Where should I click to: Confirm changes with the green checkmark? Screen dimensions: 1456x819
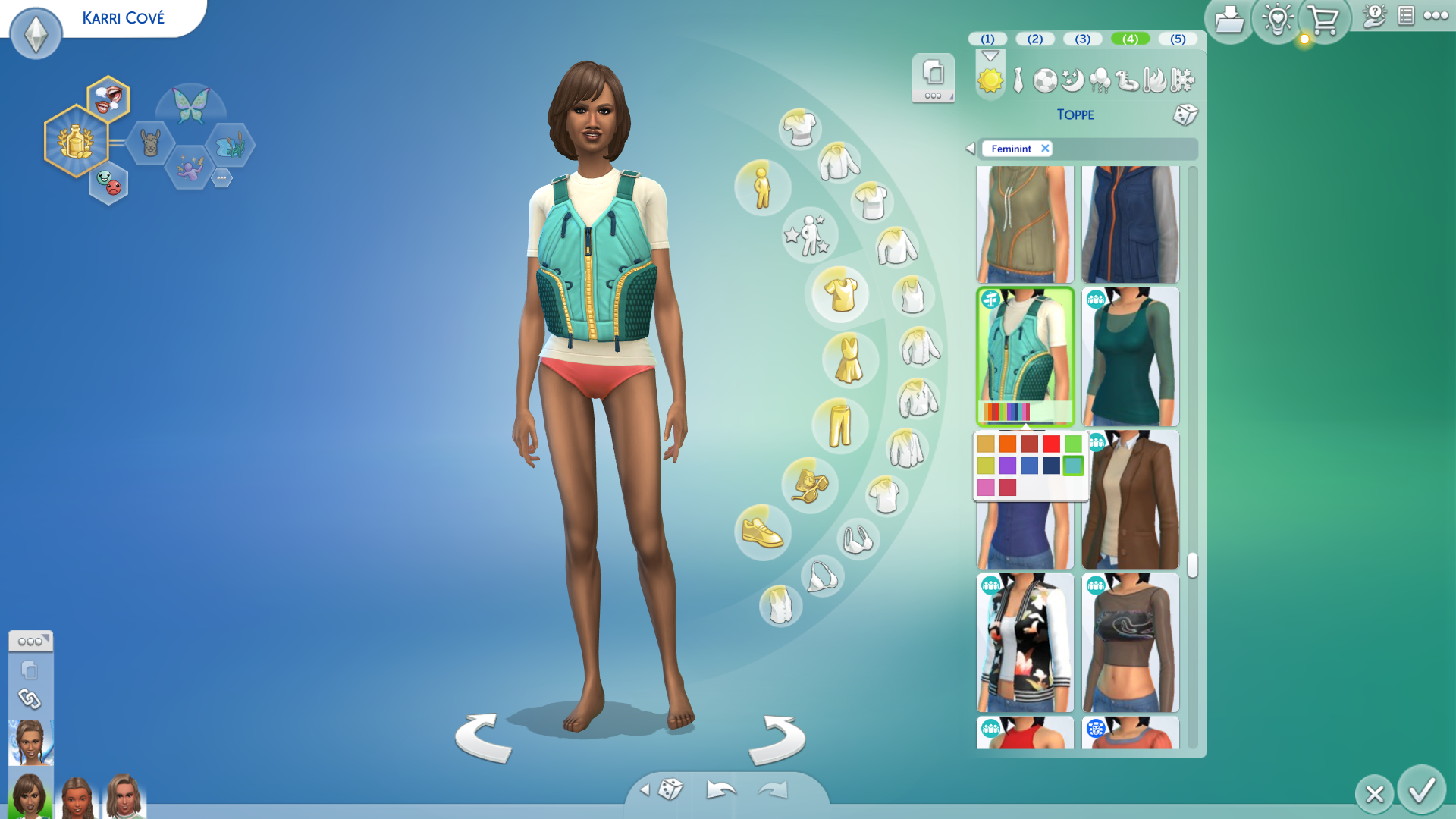1421,791
